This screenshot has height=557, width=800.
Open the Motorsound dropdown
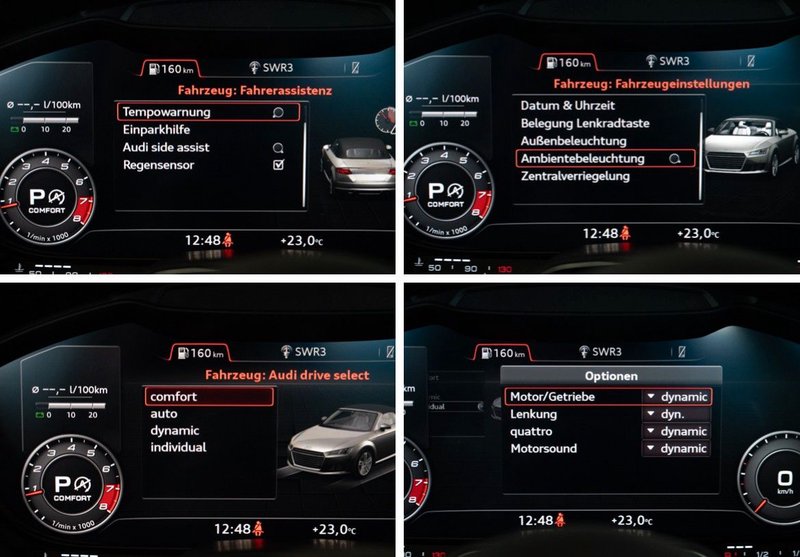coord(676,449)
